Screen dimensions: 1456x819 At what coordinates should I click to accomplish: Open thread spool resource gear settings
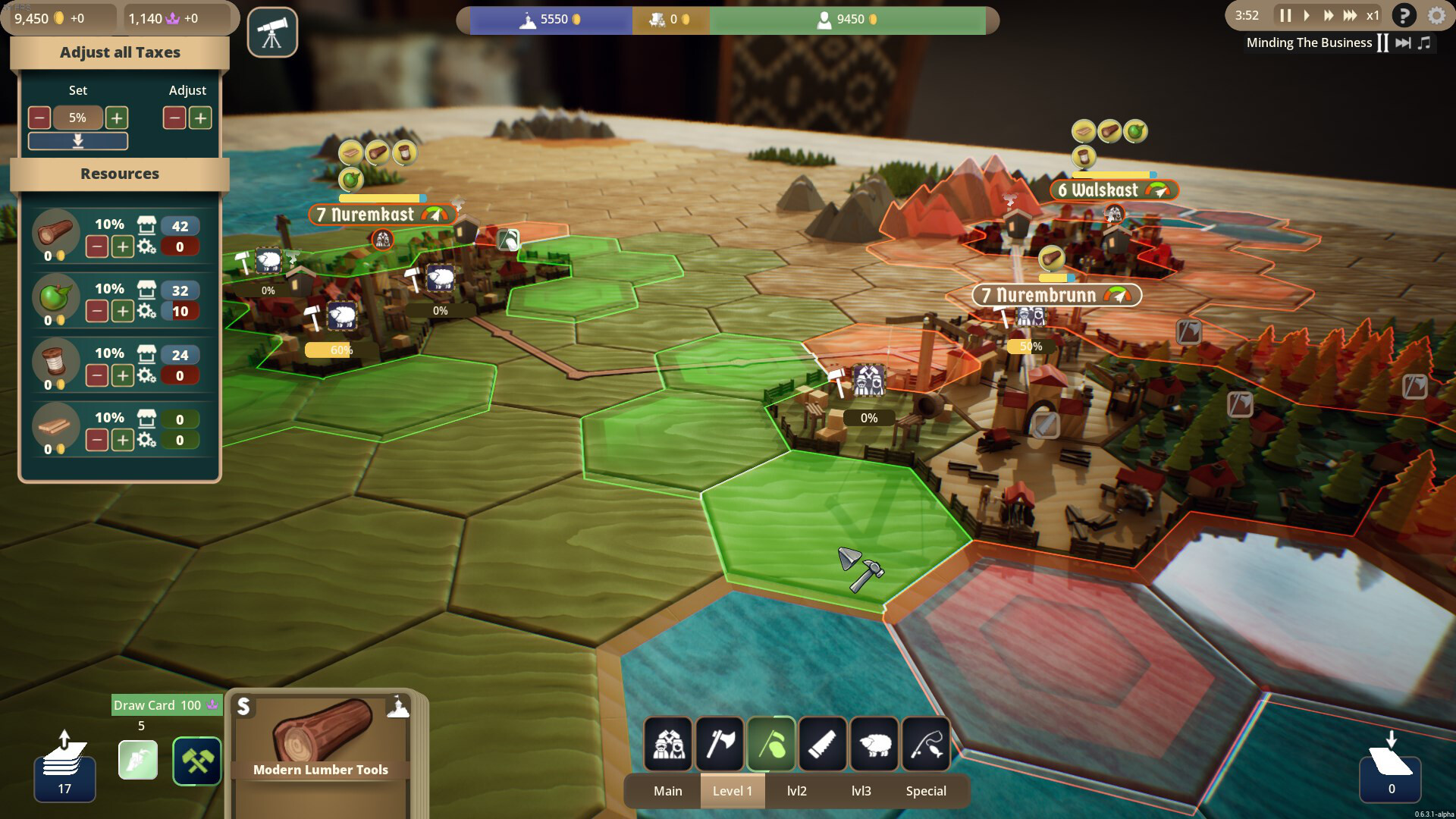pos(147,375)
